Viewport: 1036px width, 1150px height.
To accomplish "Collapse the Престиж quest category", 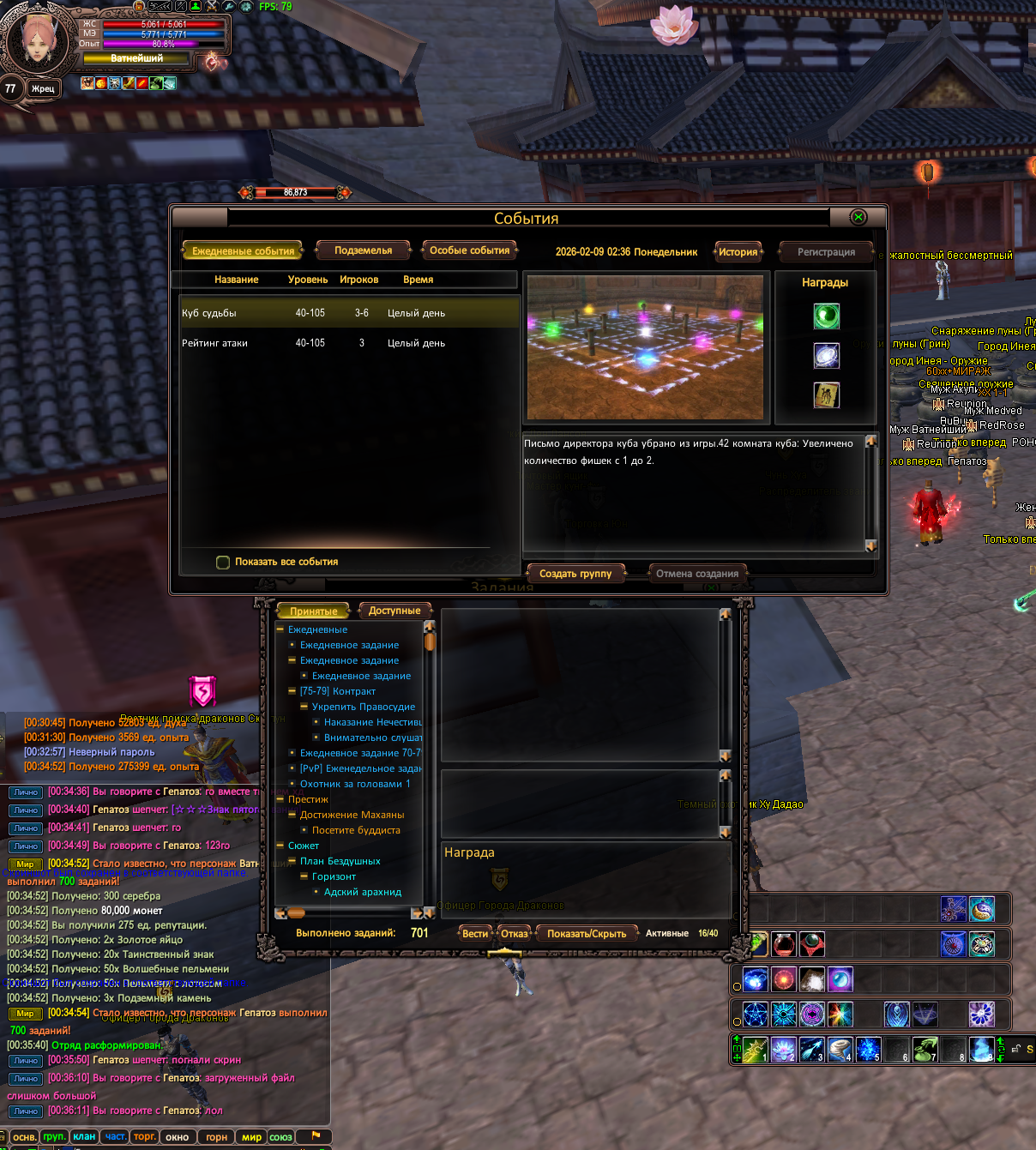I will tap(280, 799).
